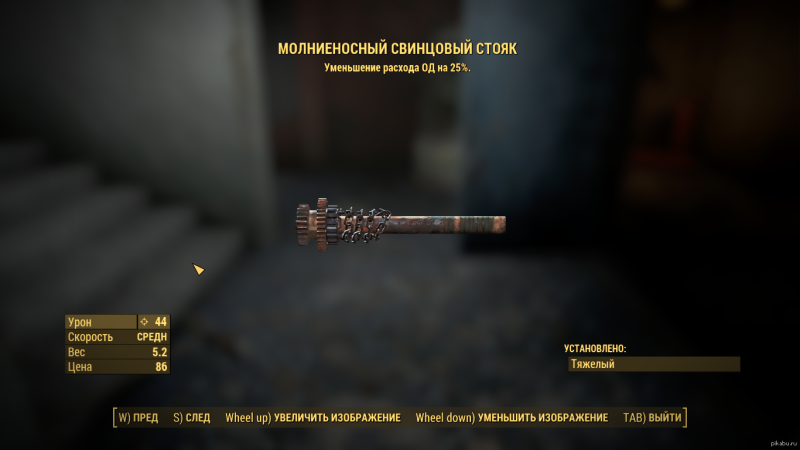Select the installed Тяжелый mod row
The width and height of the screenshot is (800, 450).
(x=652, y=364)
